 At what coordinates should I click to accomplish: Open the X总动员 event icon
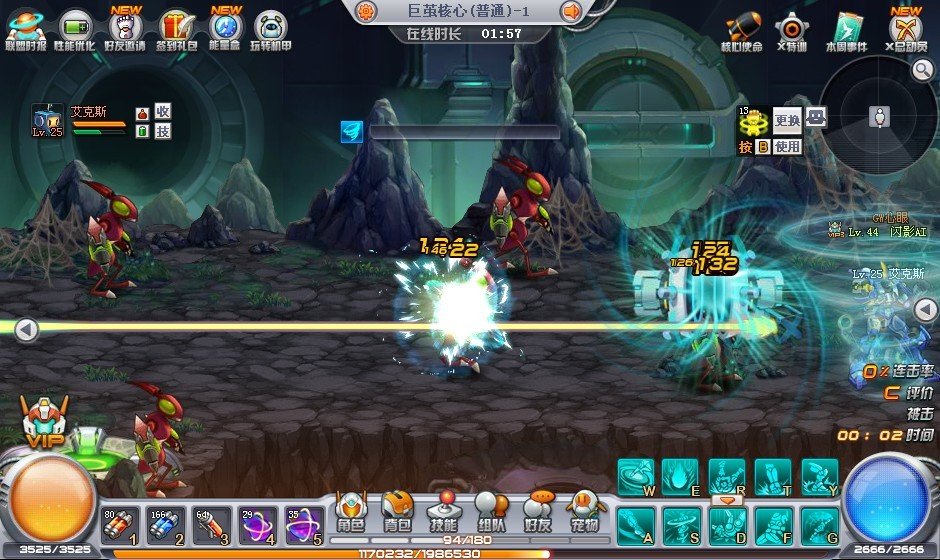906,28
